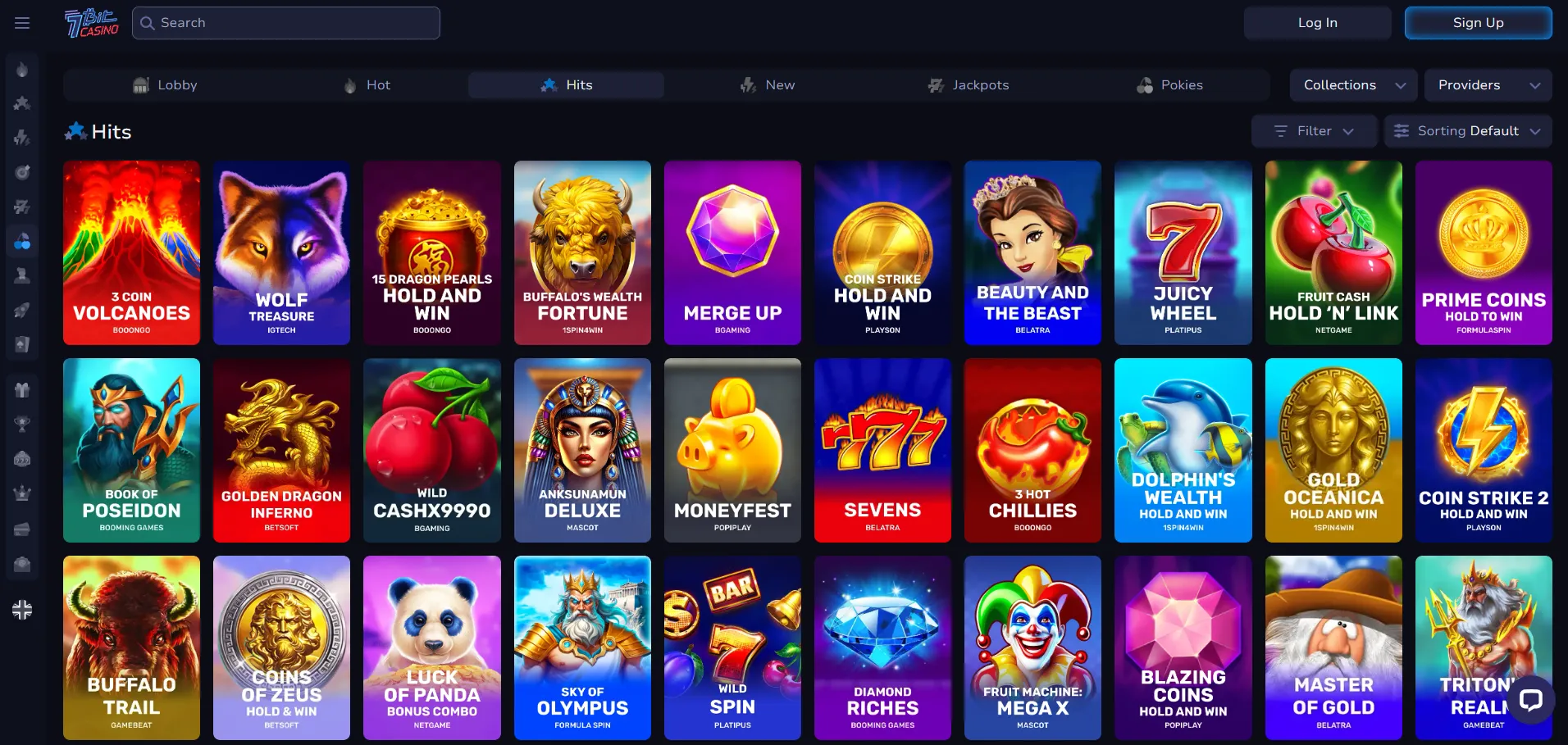This screenshot has height=745, width=1568.
Task: Click the trophy icon for tournaments
Action: (22, 424)
